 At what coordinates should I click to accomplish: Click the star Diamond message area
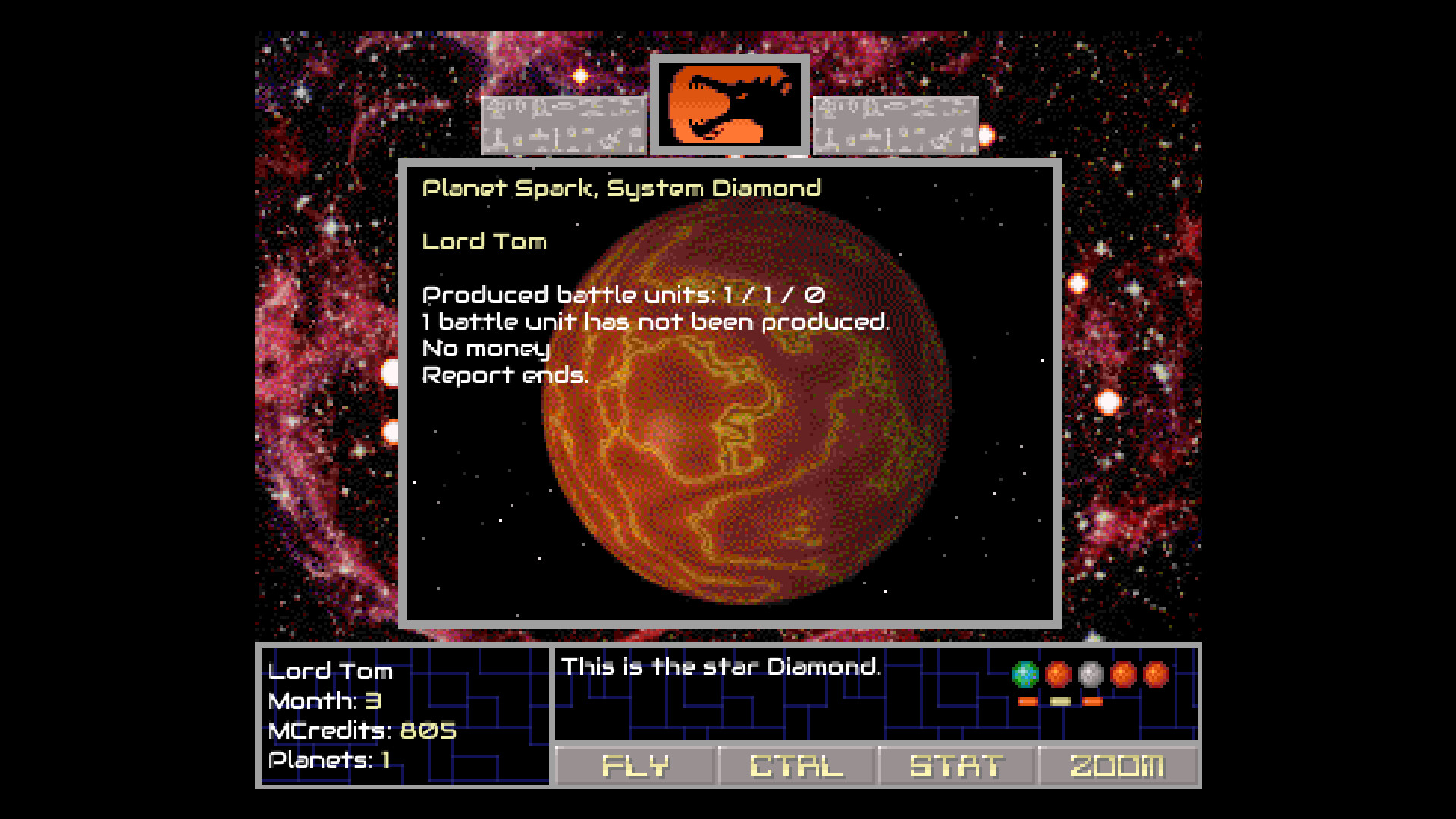coord(720,667)
